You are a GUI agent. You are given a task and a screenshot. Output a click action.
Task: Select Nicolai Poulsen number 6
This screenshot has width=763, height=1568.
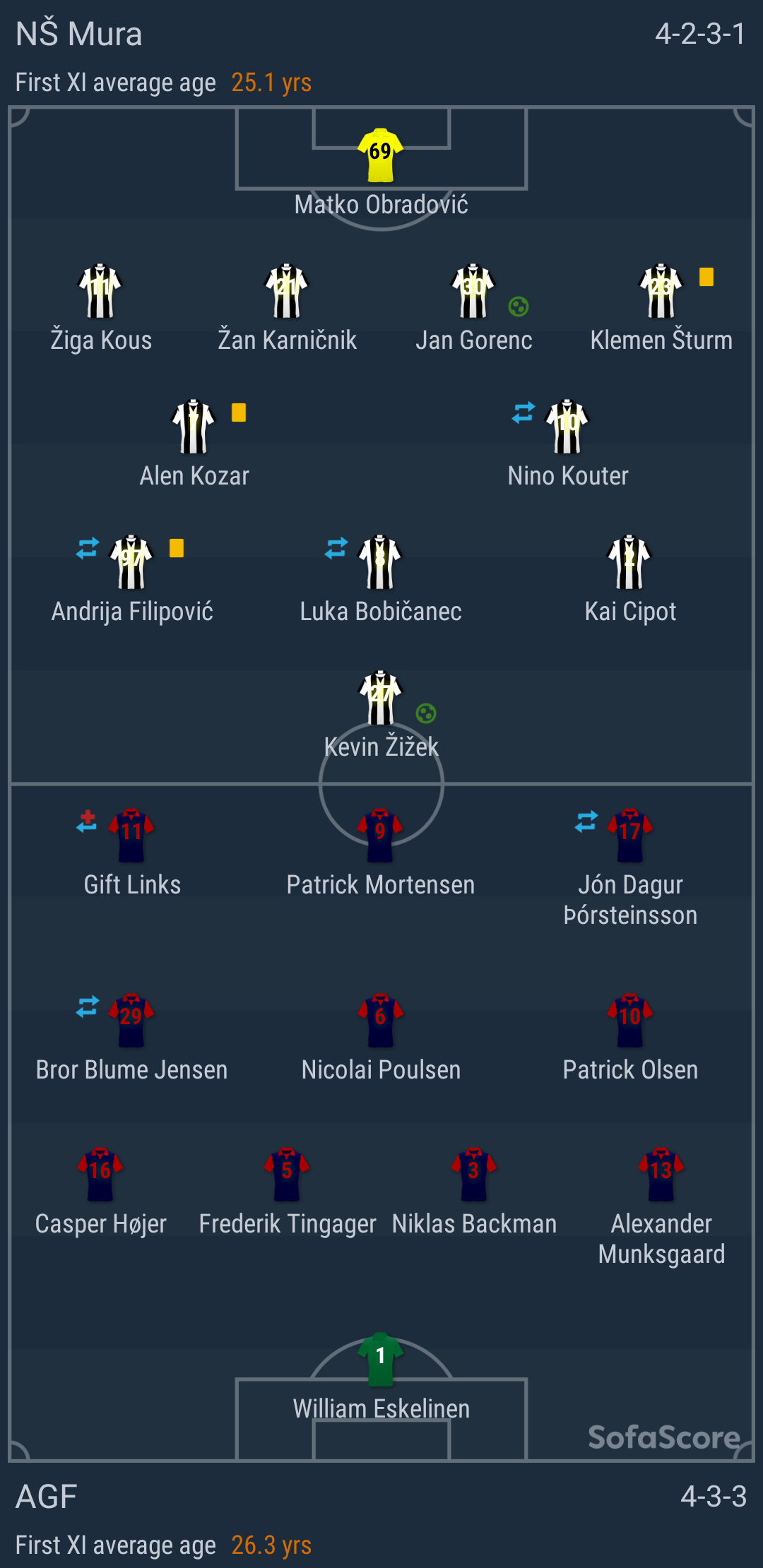tap(380, 1021)
